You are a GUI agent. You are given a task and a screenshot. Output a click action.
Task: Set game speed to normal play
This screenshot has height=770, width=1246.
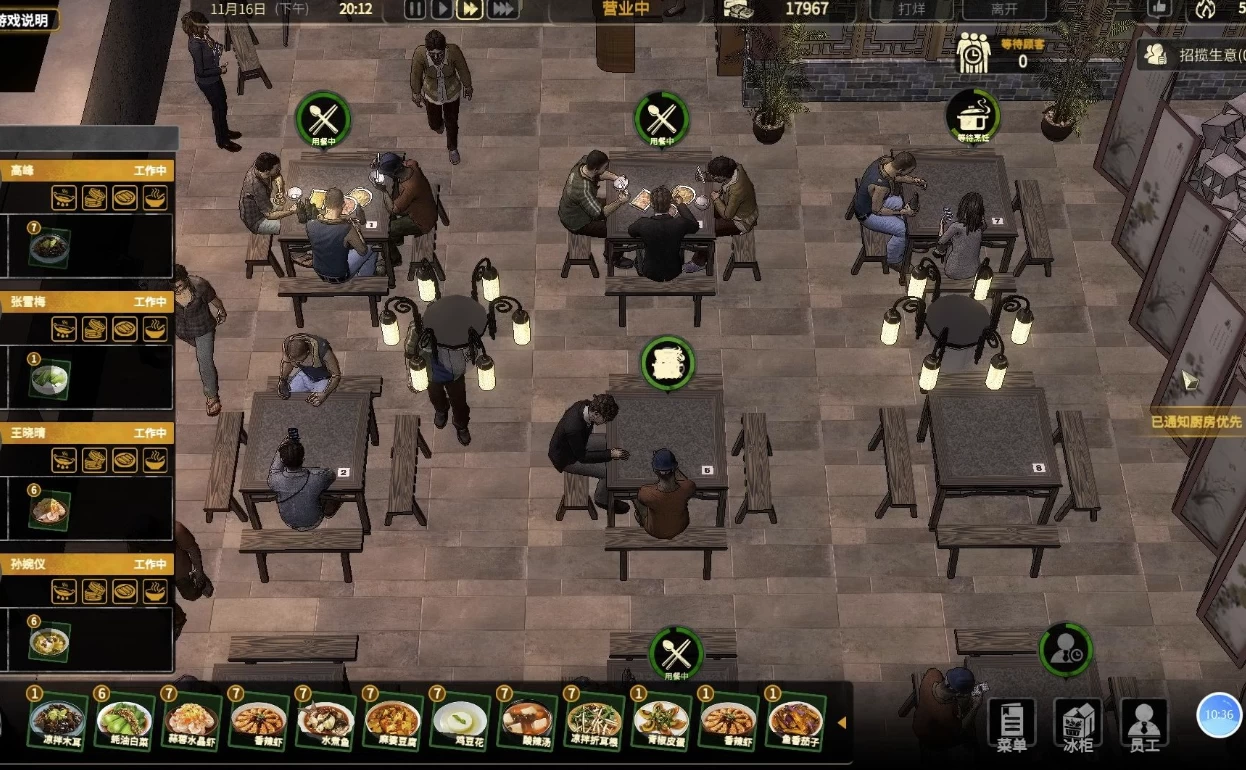point(441,9)
